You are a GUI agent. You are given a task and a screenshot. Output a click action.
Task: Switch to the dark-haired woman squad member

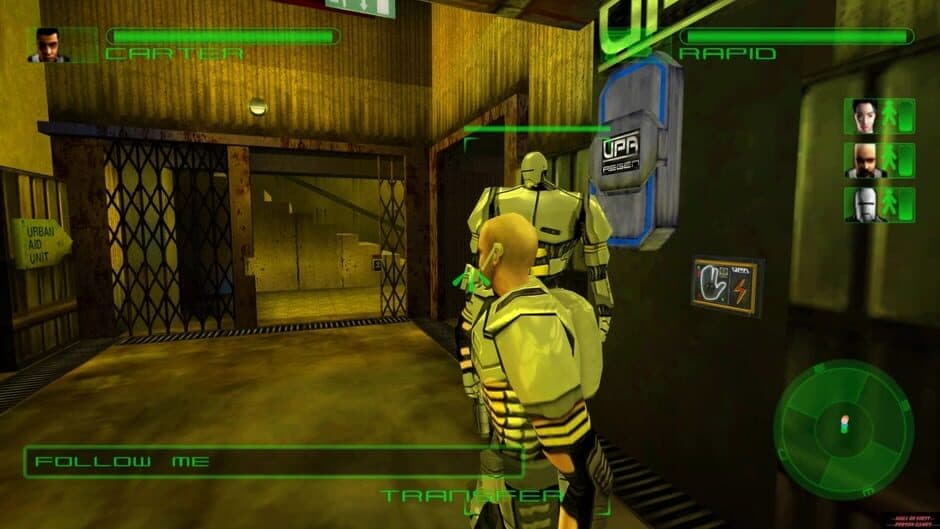864,116
